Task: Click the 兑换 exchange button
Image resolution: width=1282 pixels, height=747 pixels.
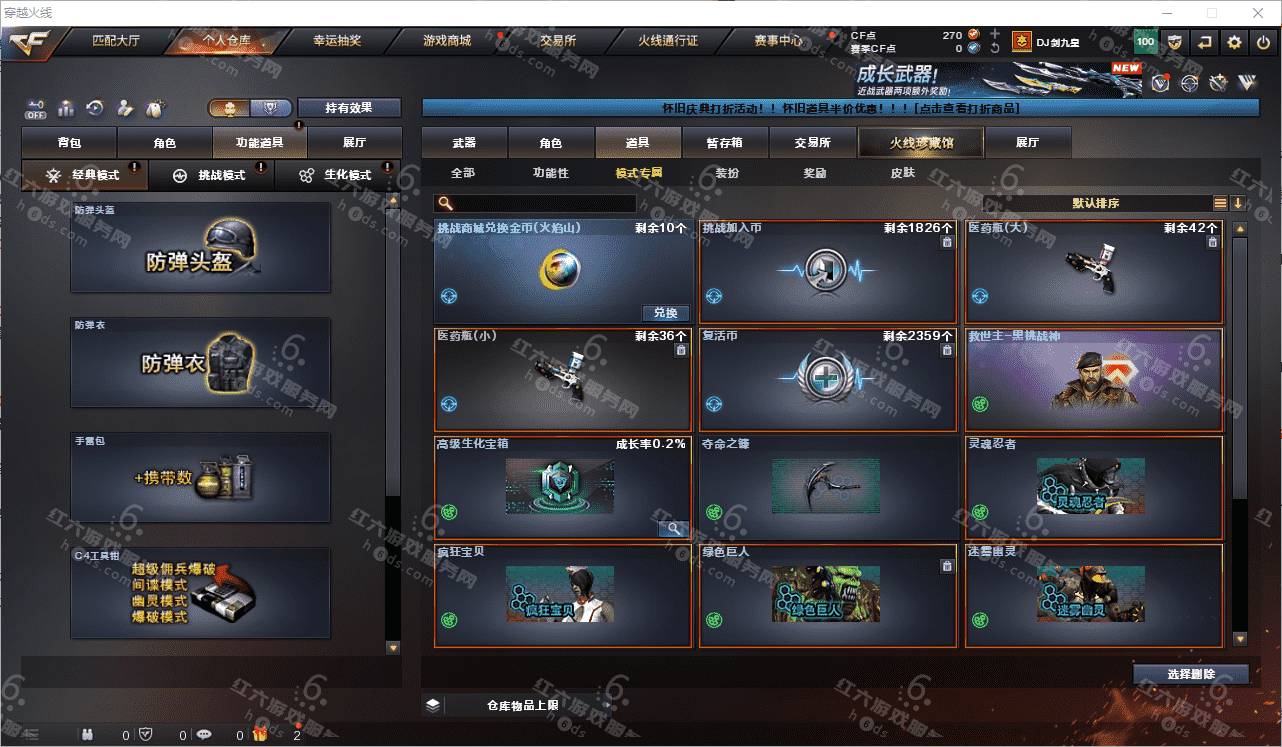Action: click(665, 313)
